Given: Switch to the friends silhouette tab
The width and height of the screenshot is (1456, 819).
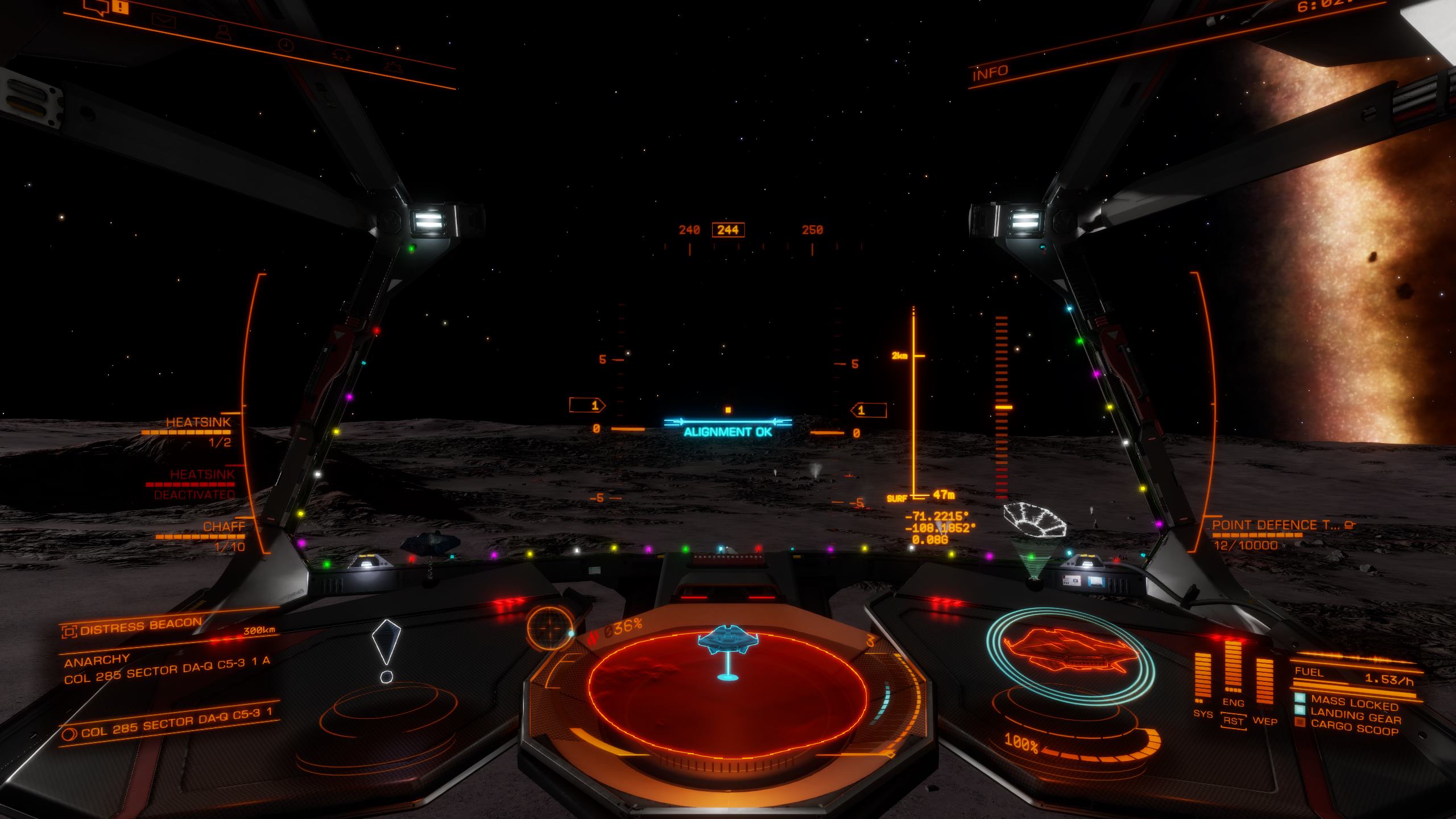Looking at the screenshot, I should (x=222, y=32).
